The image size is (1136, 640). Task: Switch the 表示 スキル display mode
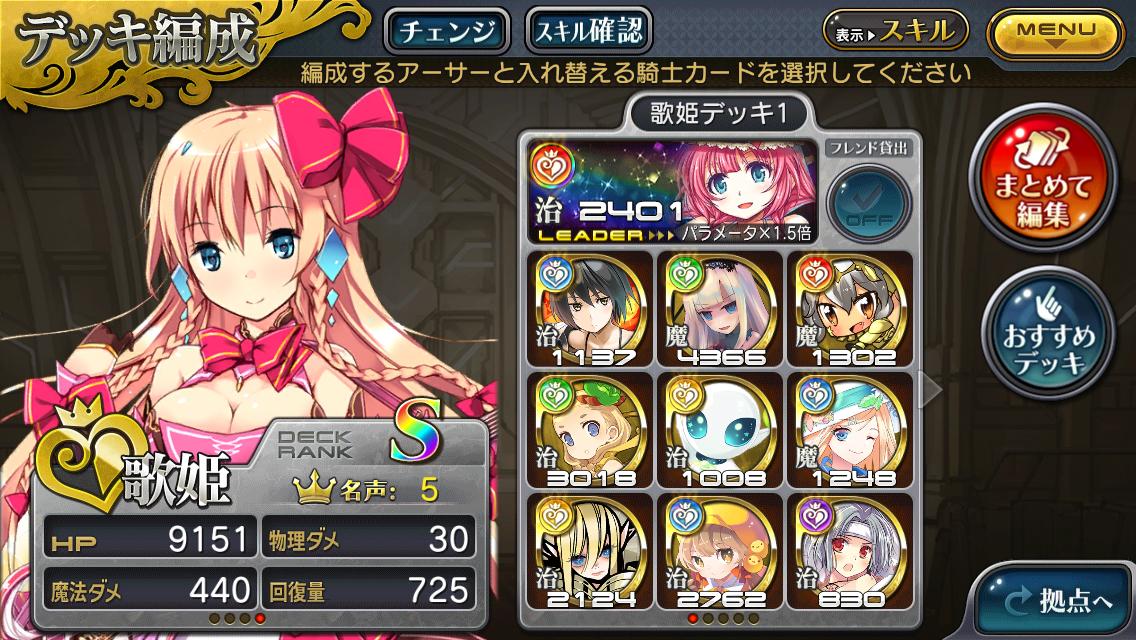pyautogui.click(x=895, y=31)
